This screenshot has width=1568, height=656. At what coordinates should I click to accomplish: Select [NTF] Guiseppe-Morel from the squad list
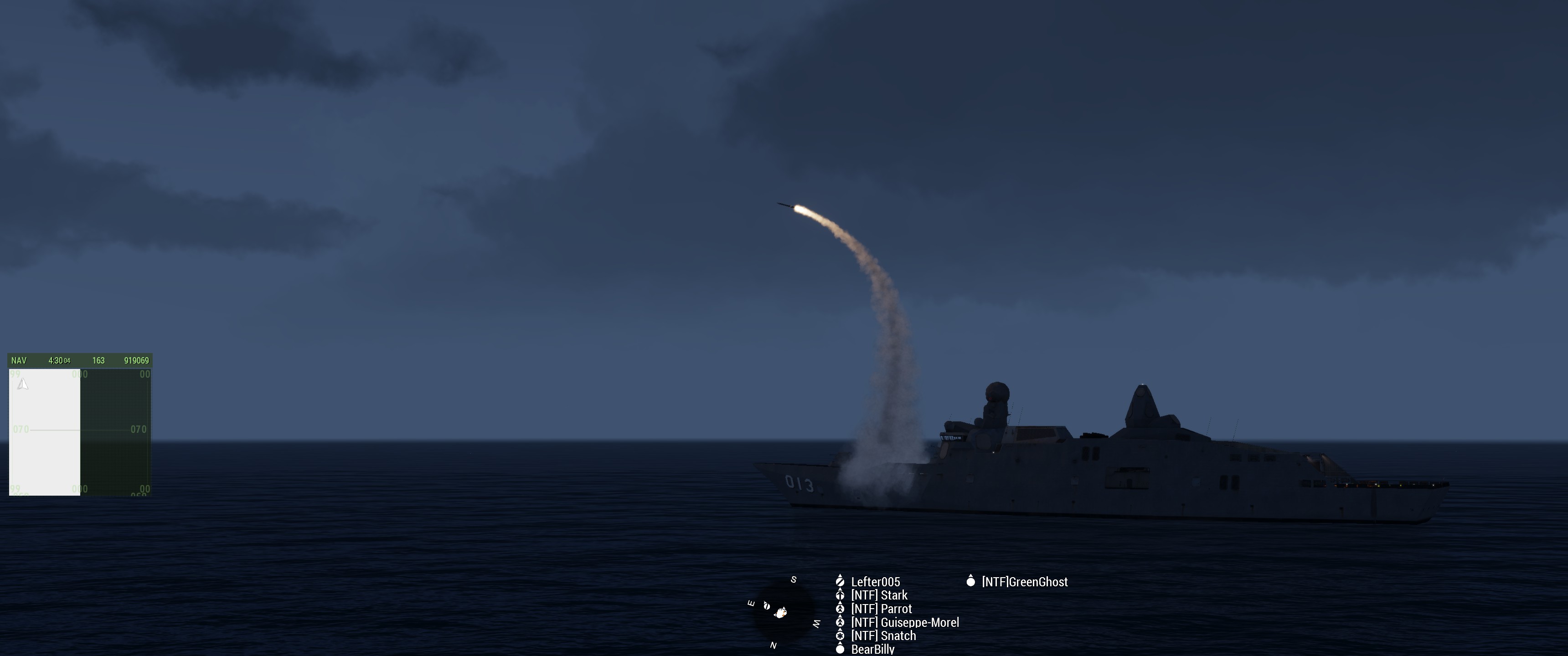coord(904,622)
